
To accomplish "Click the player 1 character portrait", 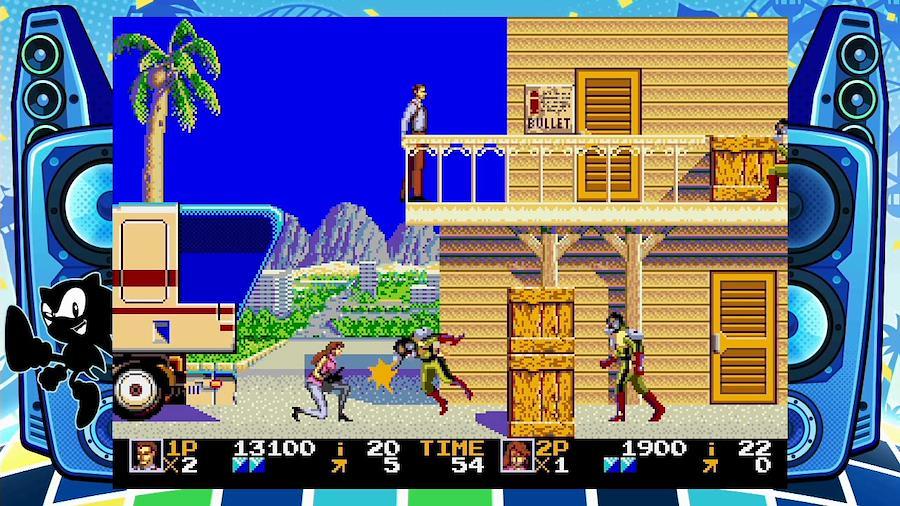I will pyautogui.click(x=146, y=455).
